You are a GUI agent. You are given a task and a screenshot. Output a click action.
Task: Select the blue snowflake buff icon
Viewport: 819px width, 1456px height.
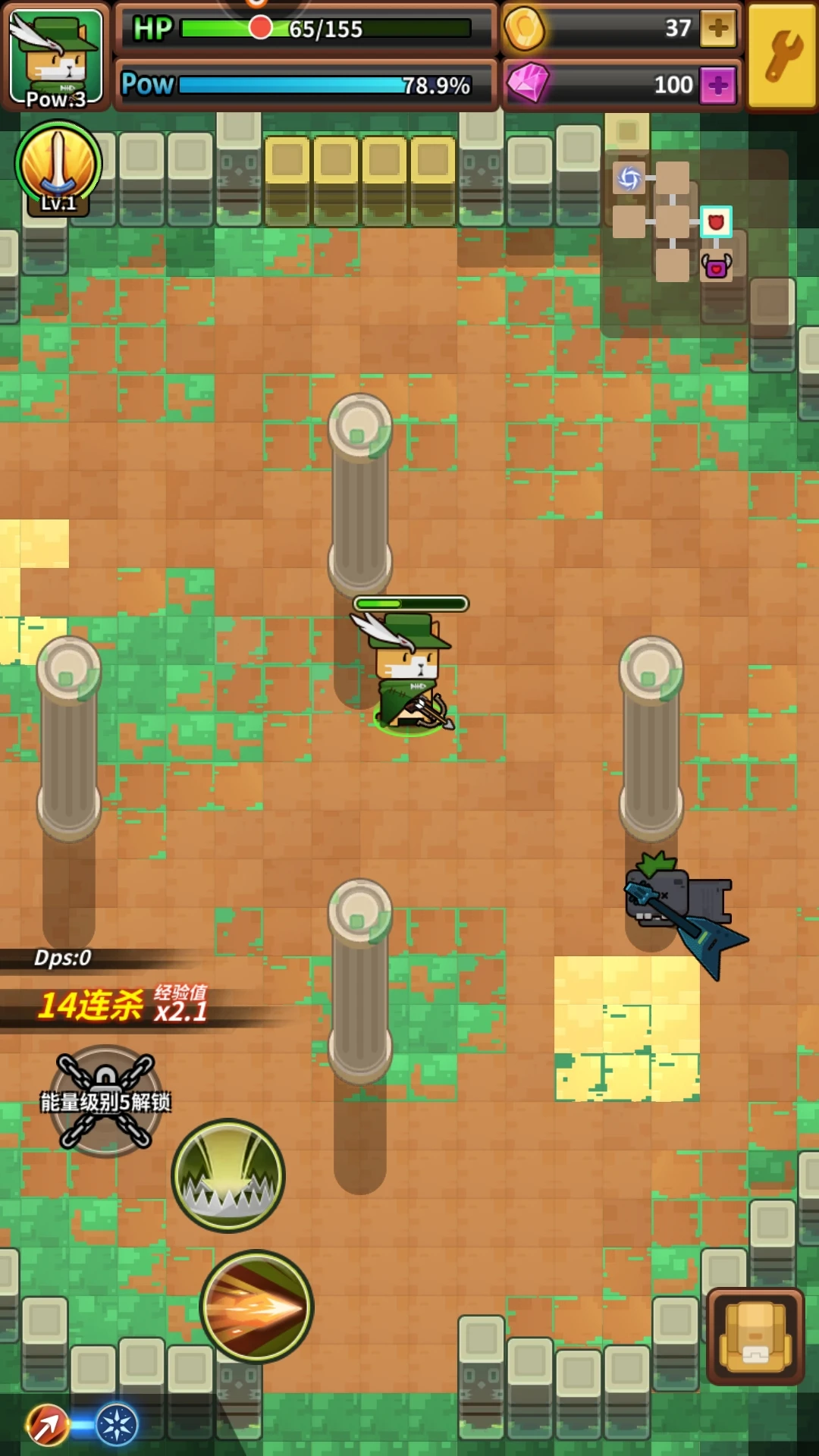[x=117, y=1424]
